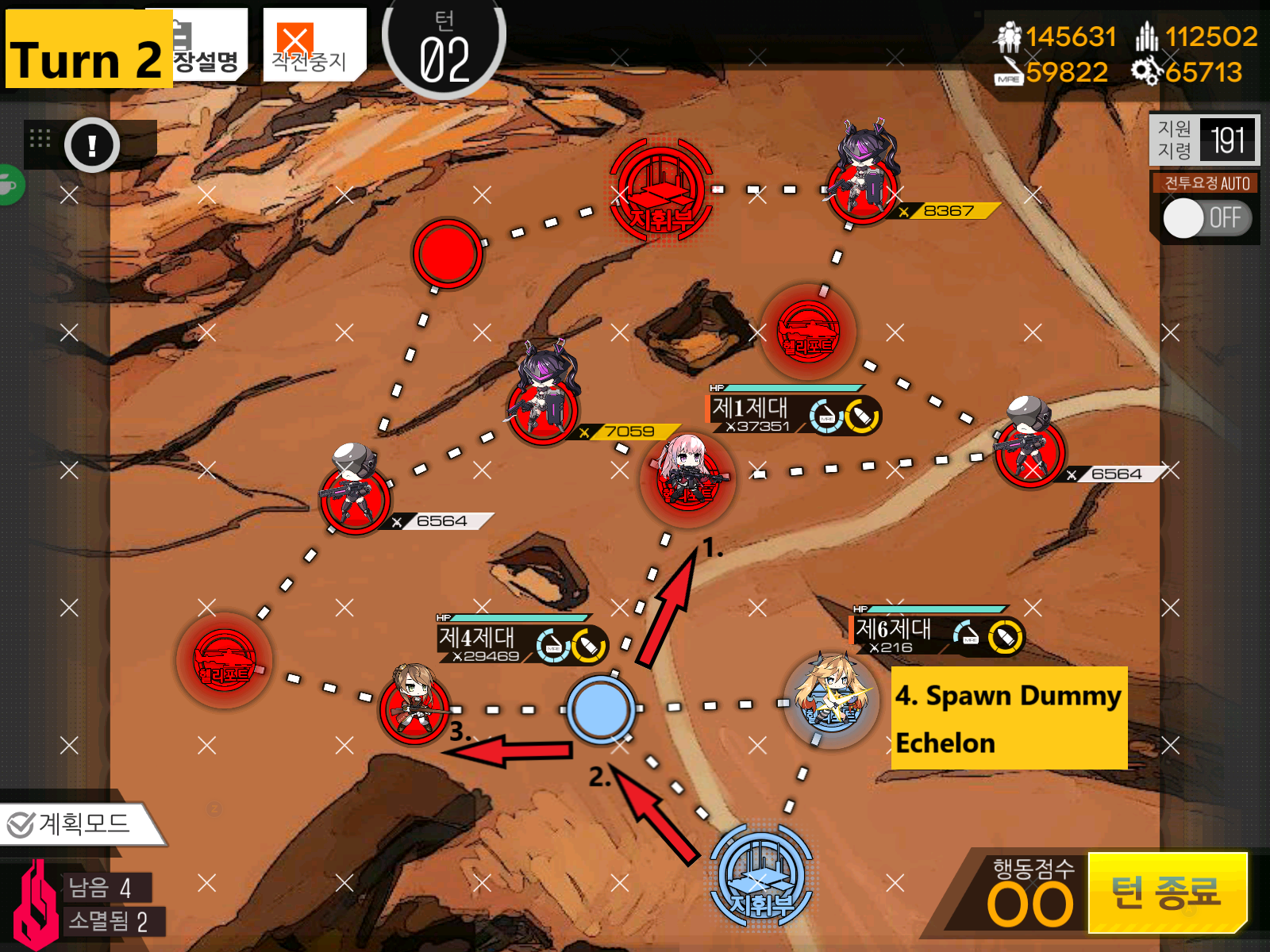This screenshot has height=952, width=1270.
Task: Select the empty red node
Action: [447, 253]
